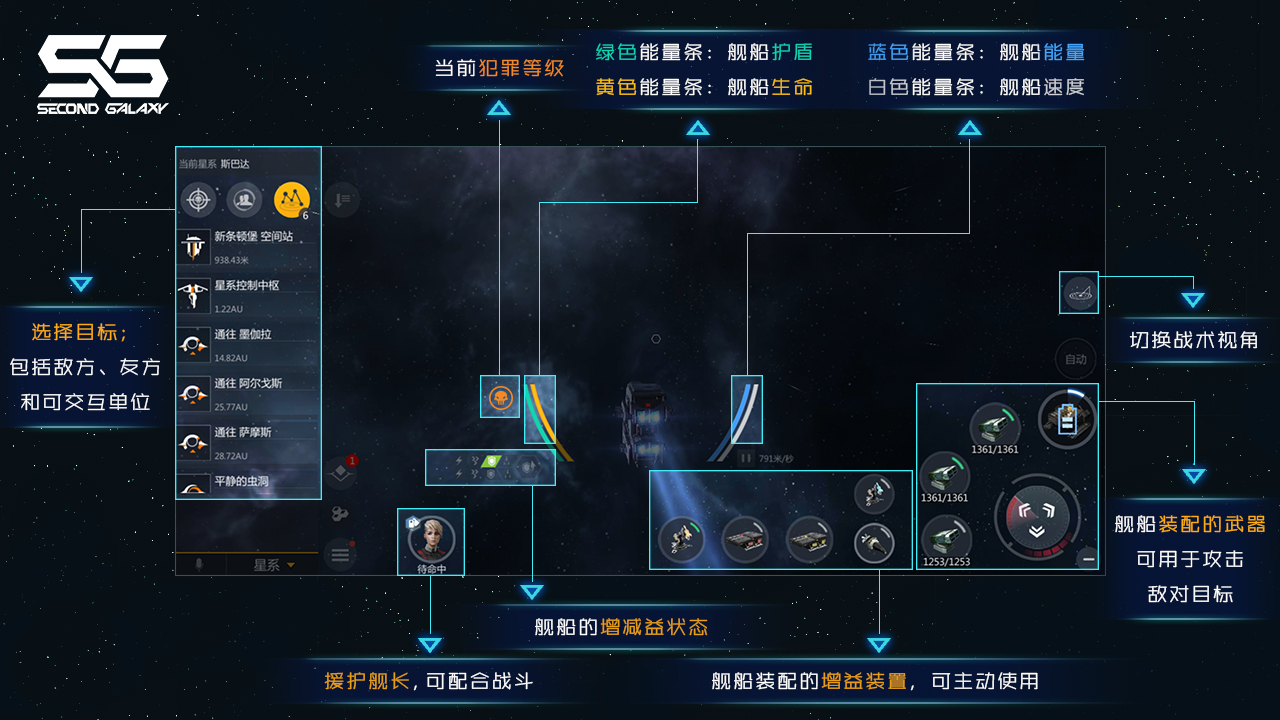1280x720 pixels.
Task: Fire the 1253/1253 weapon turret
Action: [944, 538]
